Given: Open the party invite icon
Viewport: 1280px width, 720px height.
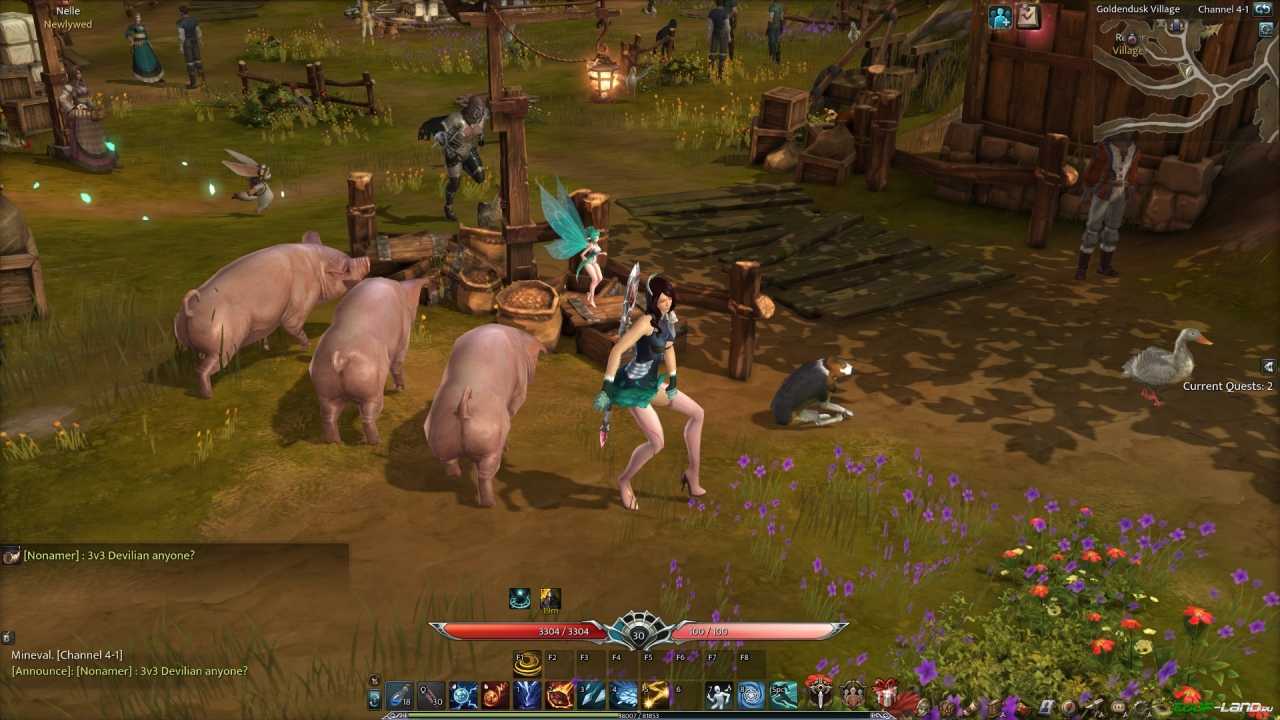Looking at the screenshot, I should (1000, 16).
